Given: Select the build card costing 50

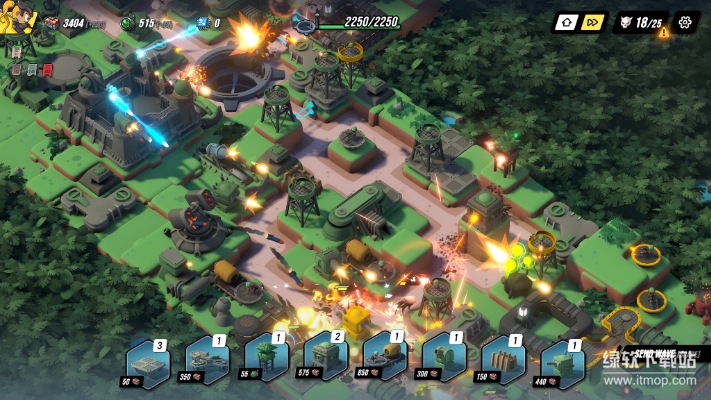Looking at the screenshot, I should pos(146,362).
